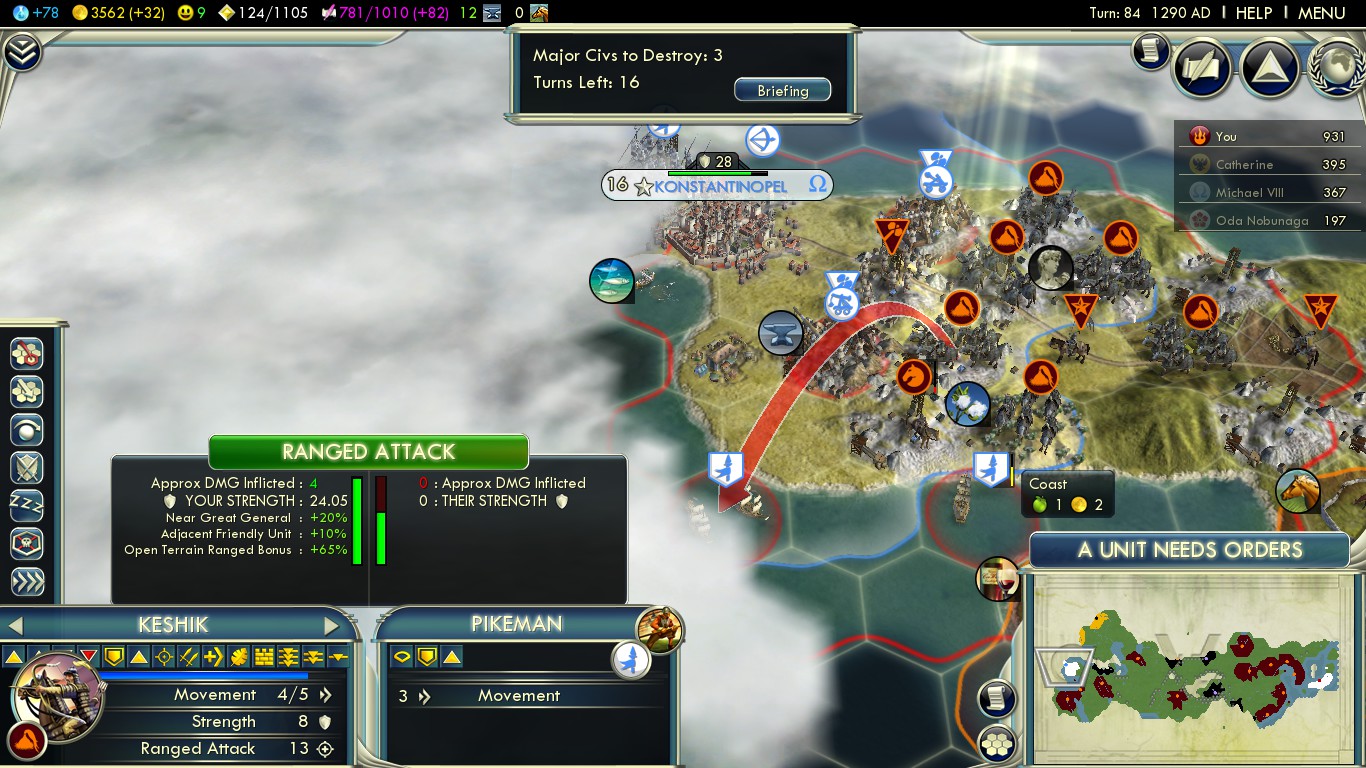
Task: Select the previous unit with left arrow
Action: [x=15, y=626]
